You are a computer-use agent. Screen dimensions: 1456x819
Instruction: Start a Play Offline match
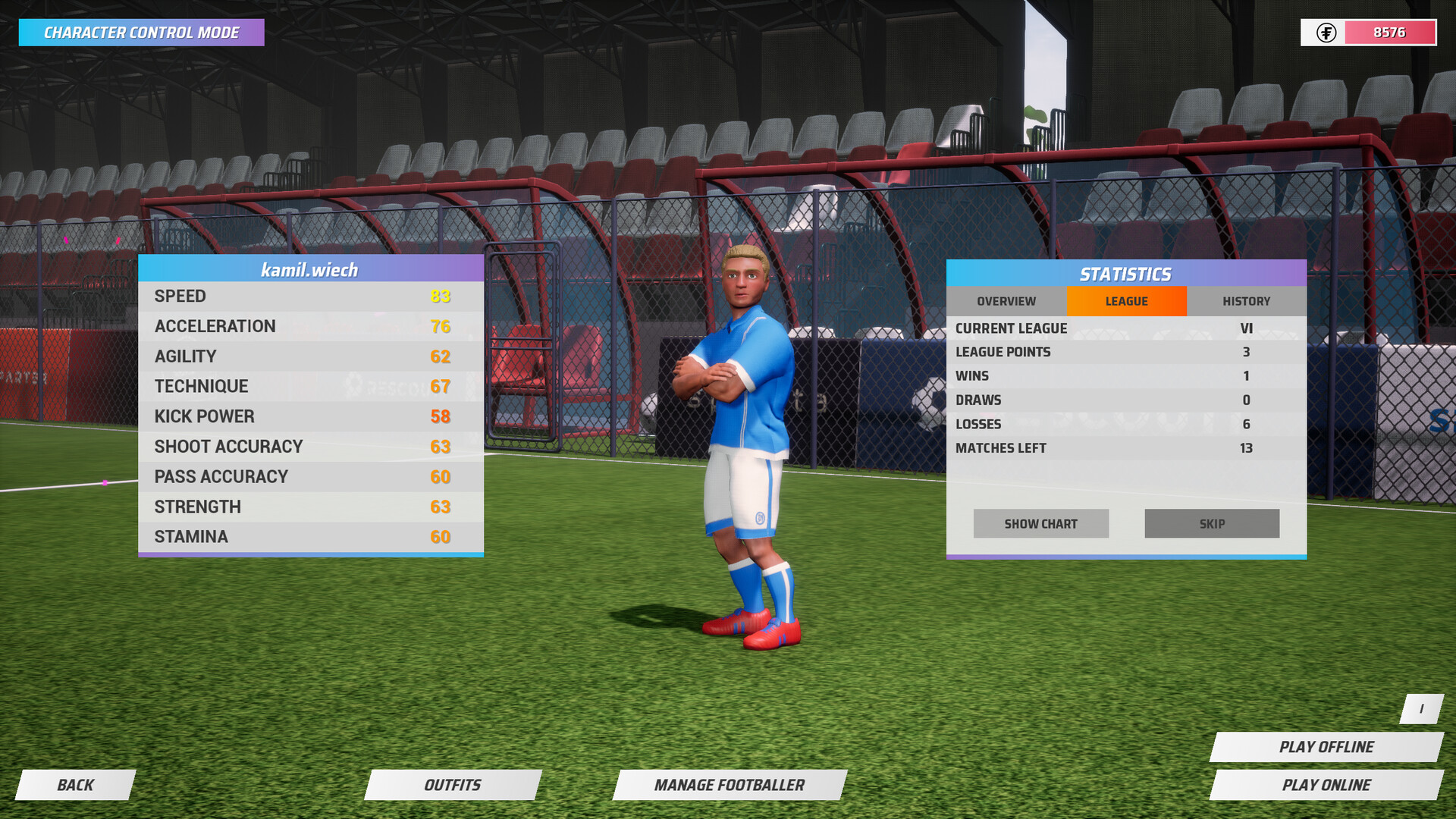[x=1328, y=746]
